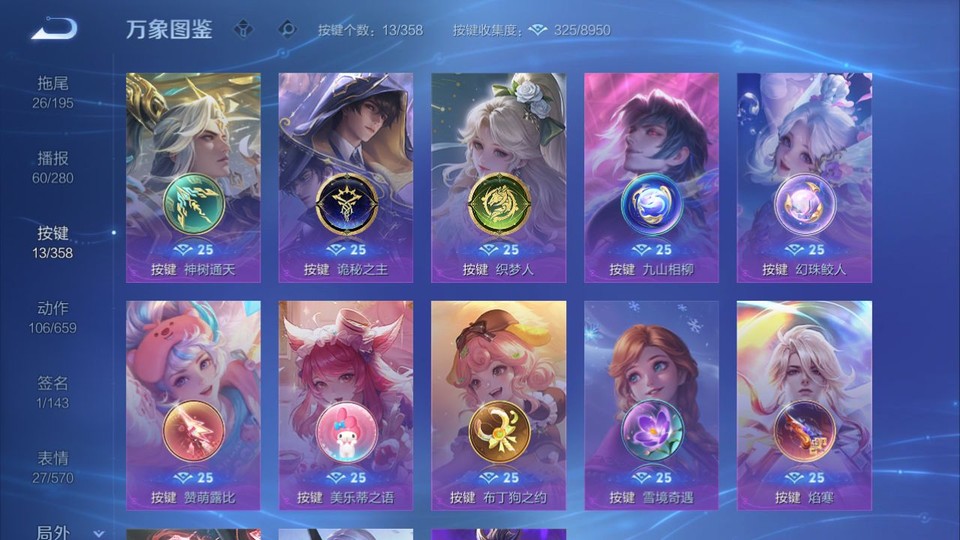Select the 按键 category tab
This screenshot has height=540, width=960.
pos(54,242)
